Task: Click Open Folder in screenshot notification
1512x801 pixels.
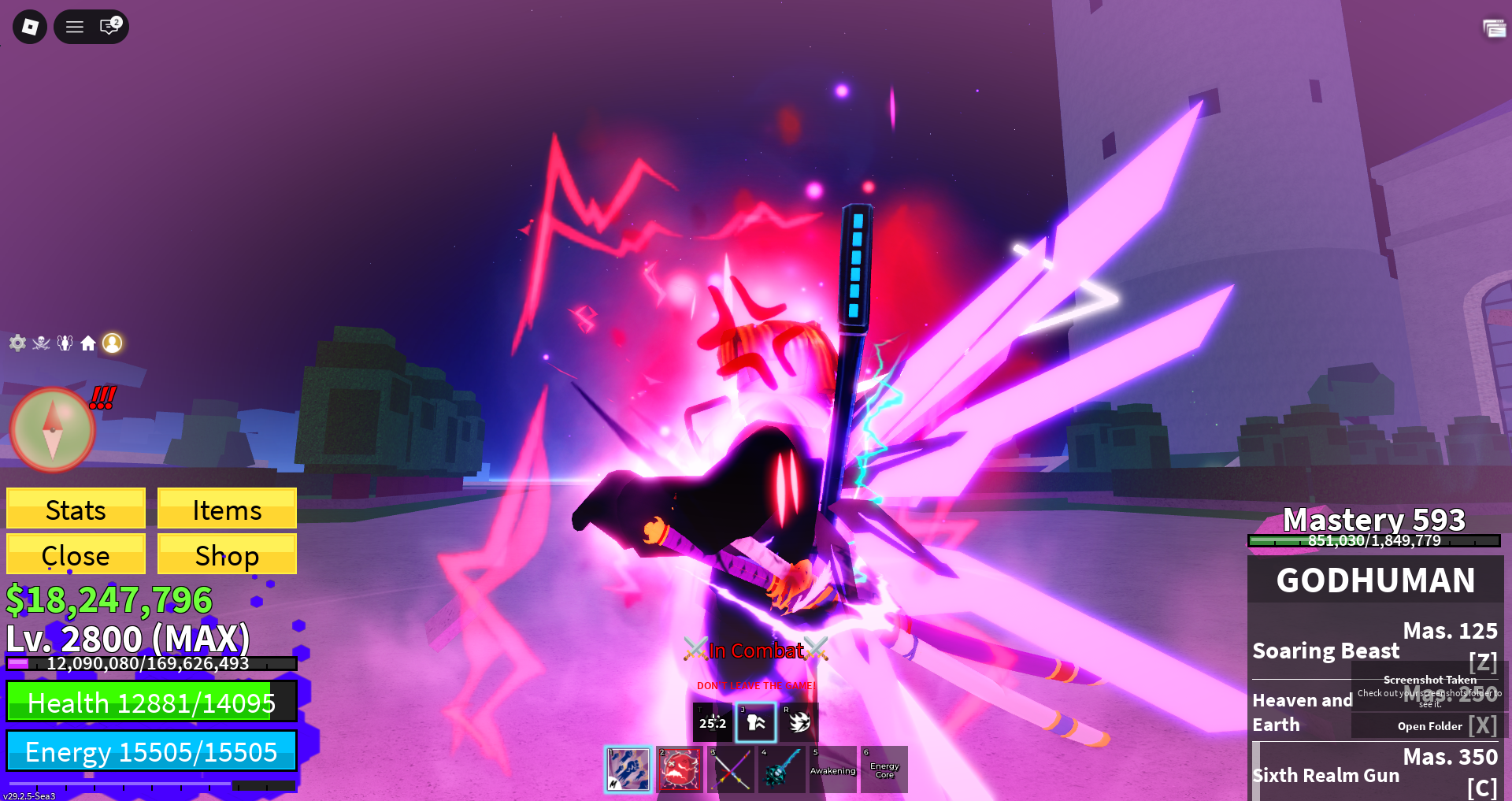Action: [x=1429, y=726]
